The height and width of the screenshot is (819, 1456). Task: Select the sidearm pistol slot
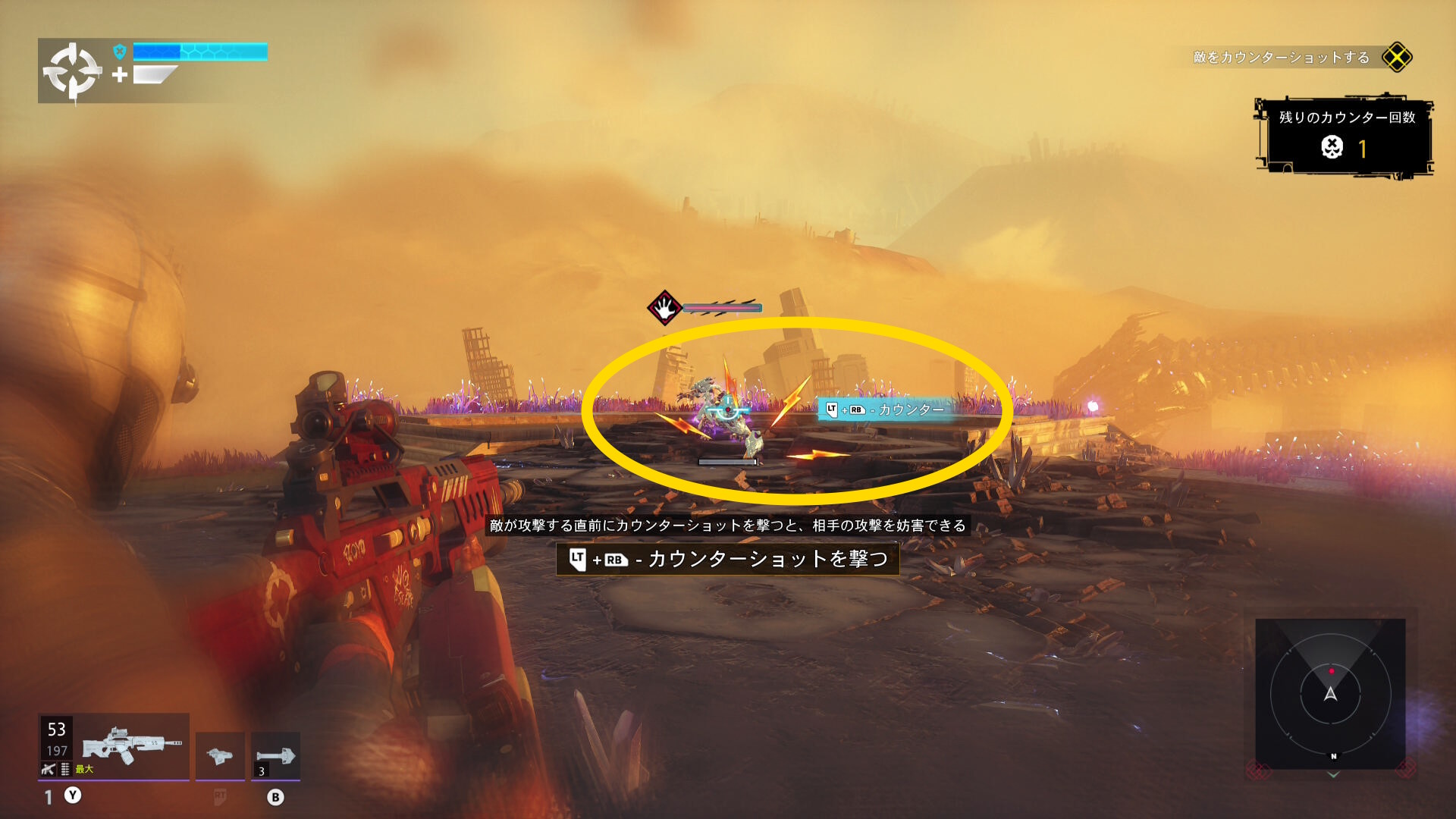pyautogui.click(x=220, y=755)
